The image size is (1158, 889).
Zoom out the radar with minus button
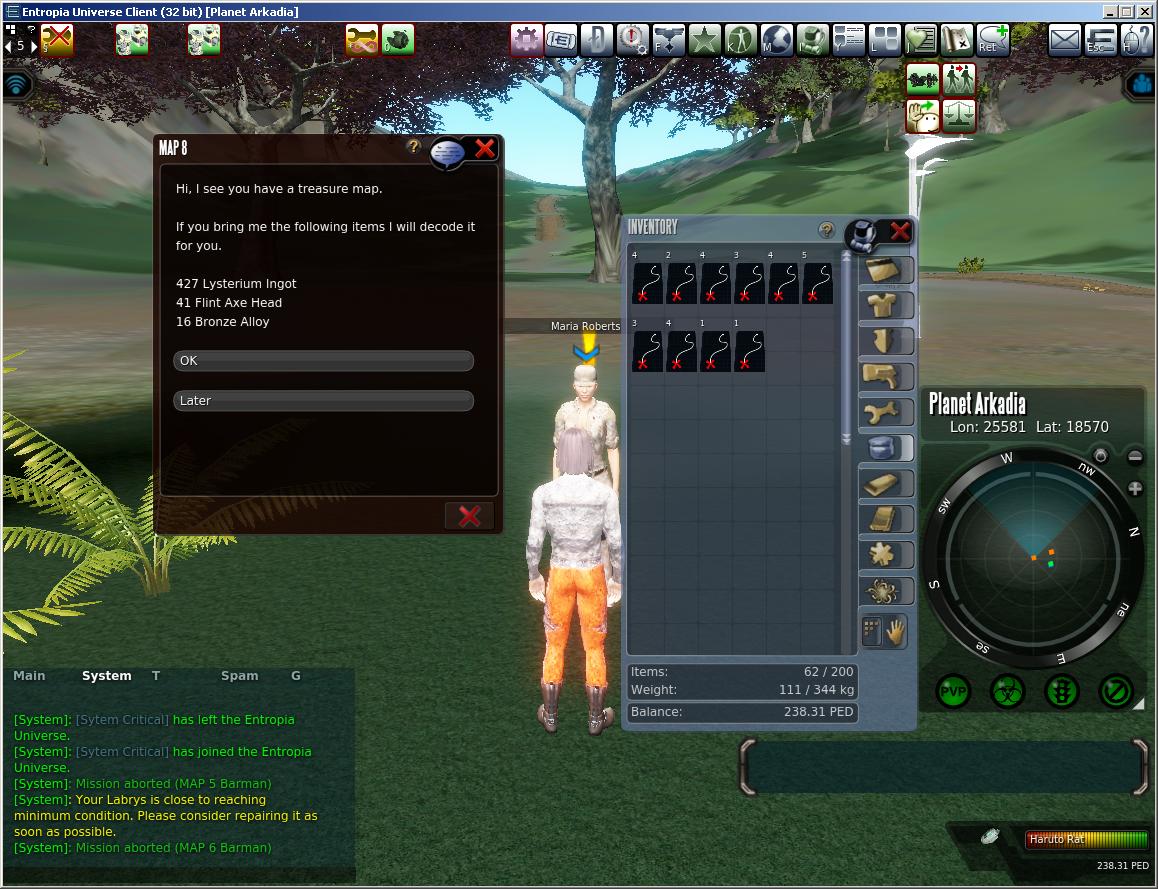pos(1135,457)
